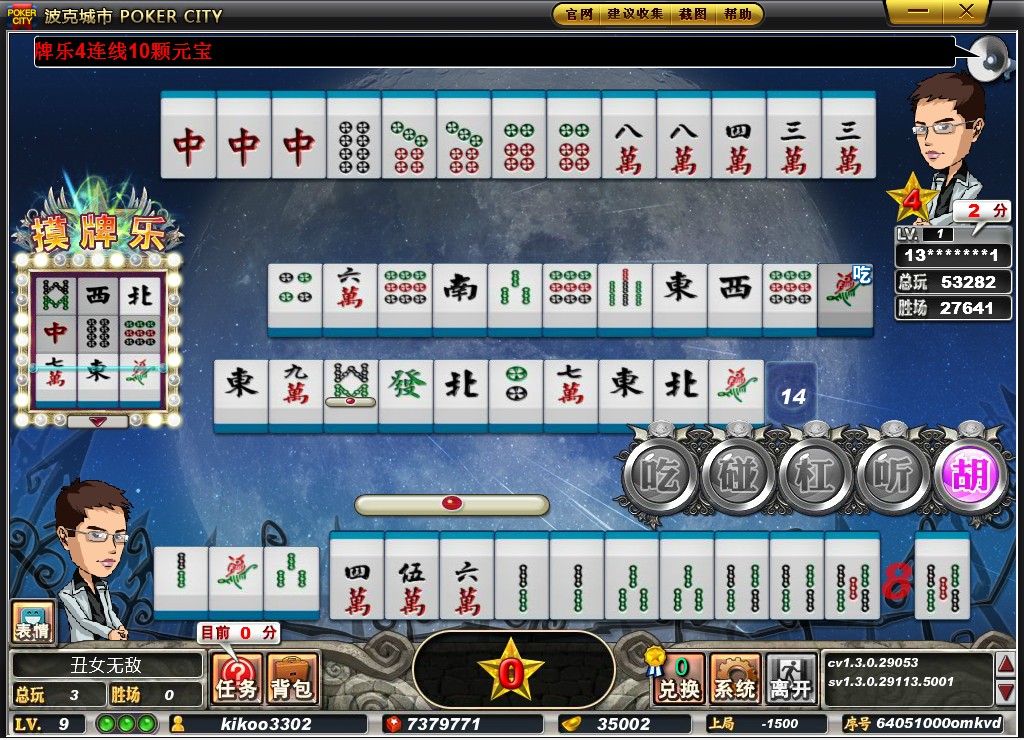
Task: Open the 表情 emoticon panel
Action: (32, 622)
